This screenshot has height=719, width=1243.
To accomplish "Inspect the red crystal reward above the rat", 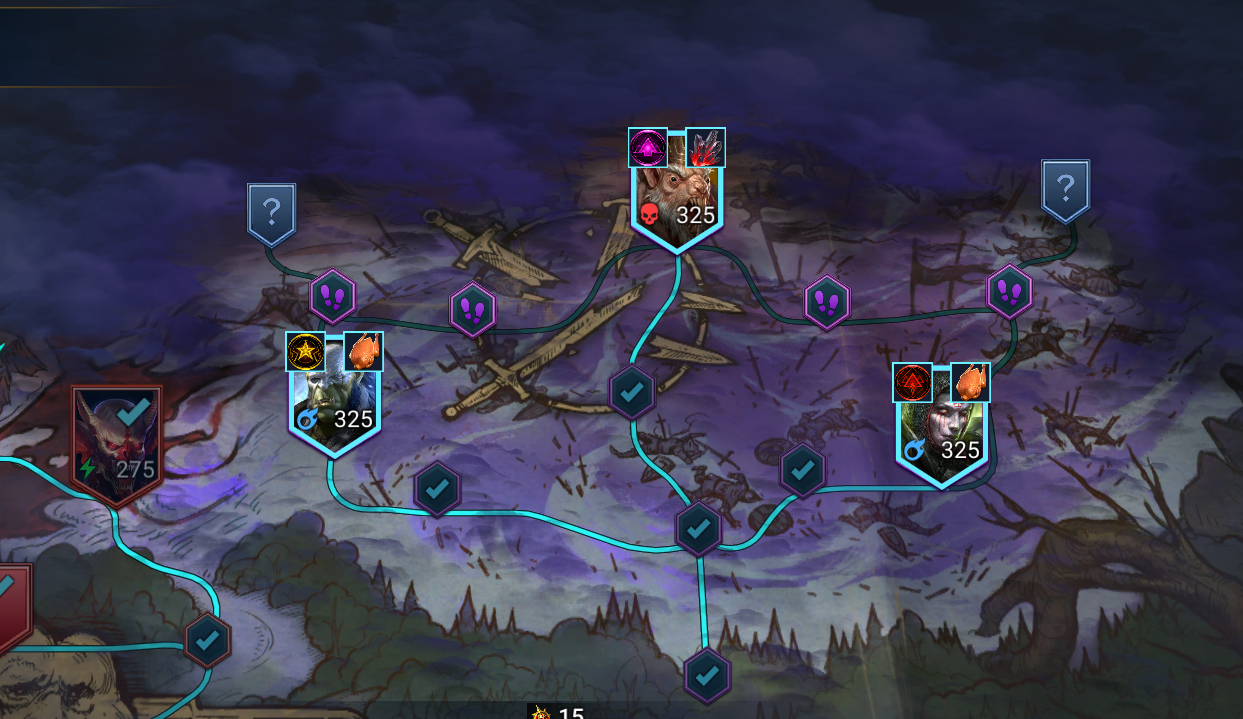I will click(706, 148).
